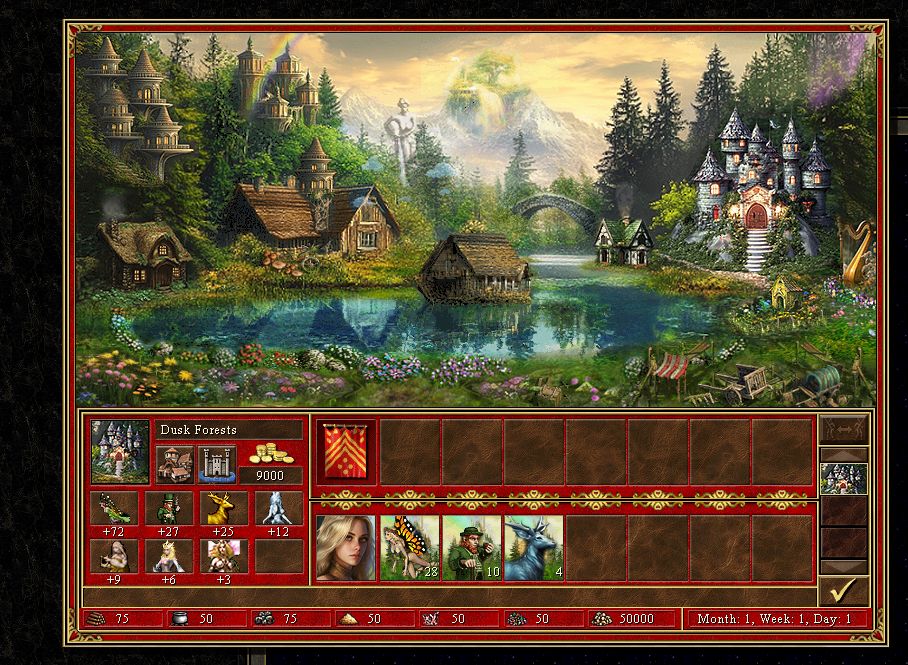The width and height of the screenshot is (908, 665).
Task: Select the garrison banner with red-gold chevrons
Action: [347, 451]
